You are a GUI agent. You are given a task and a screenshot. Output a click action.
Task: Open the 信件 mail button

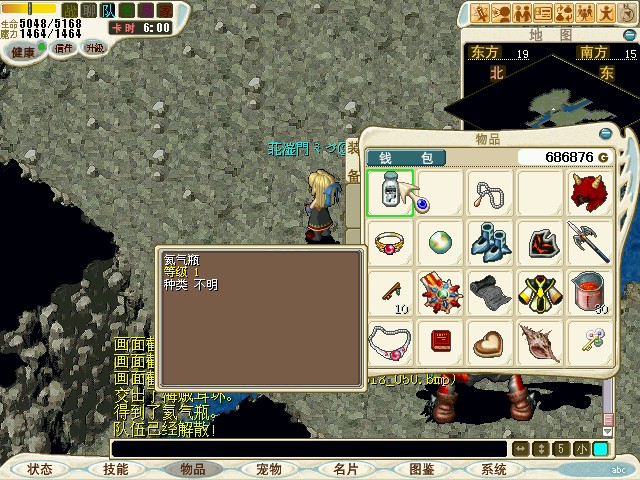(64, 48)
